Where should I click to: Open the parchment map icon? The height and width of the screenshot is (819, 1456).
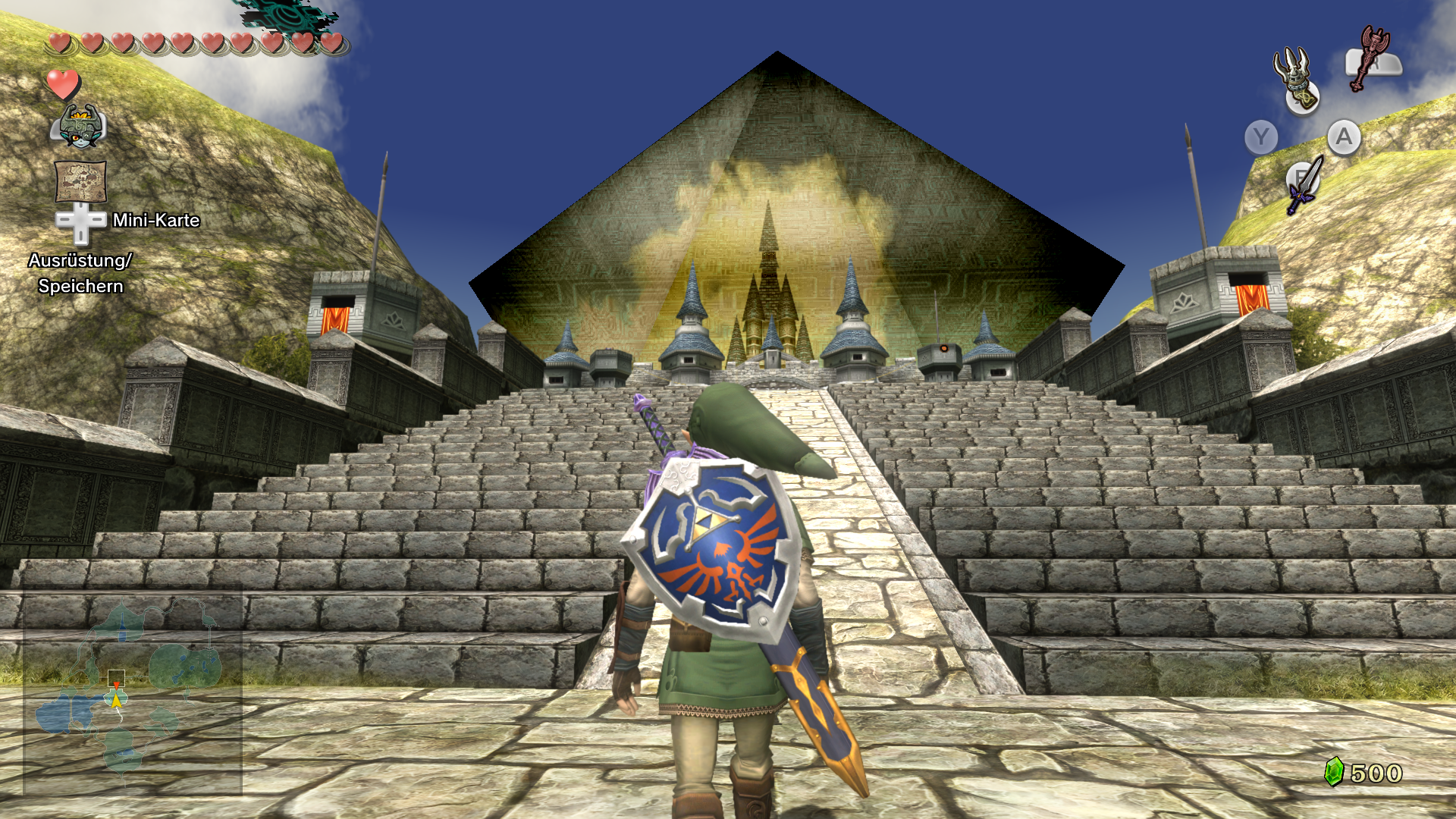point(80,180)
